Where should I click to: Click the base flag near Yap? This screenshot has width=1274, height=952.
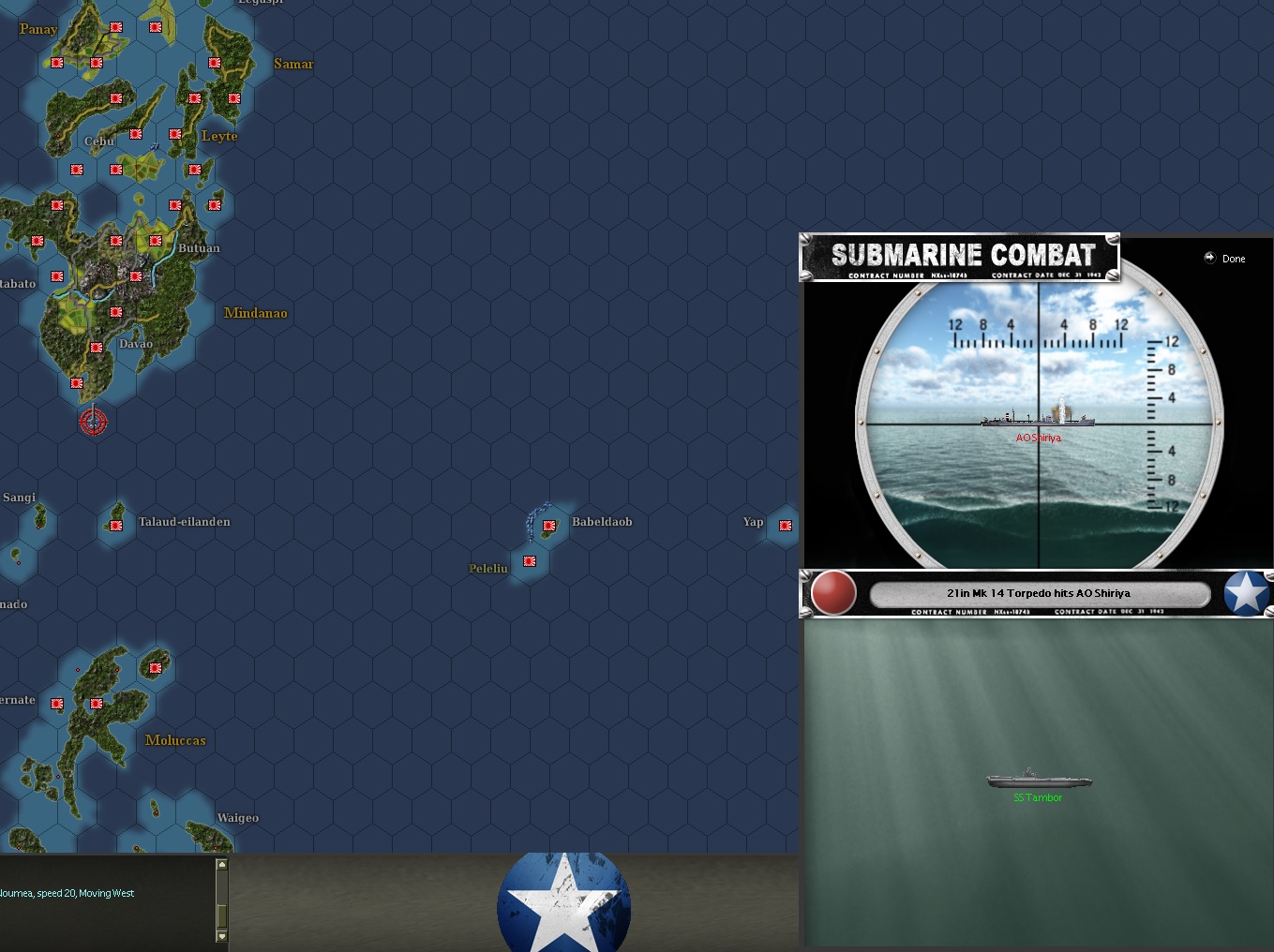coord(784,526)
